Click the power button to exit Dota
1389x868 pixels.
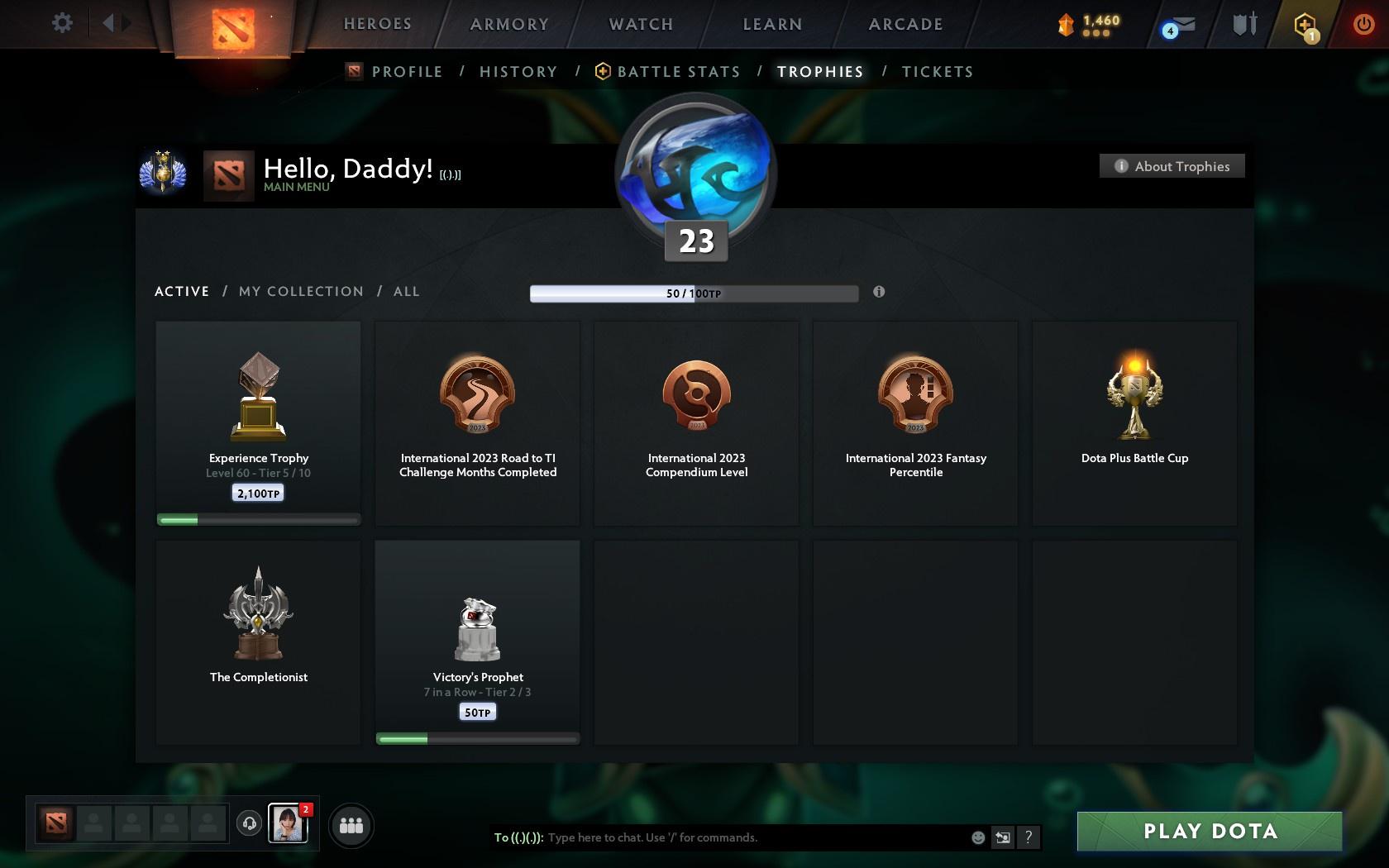pos(1364,23)
